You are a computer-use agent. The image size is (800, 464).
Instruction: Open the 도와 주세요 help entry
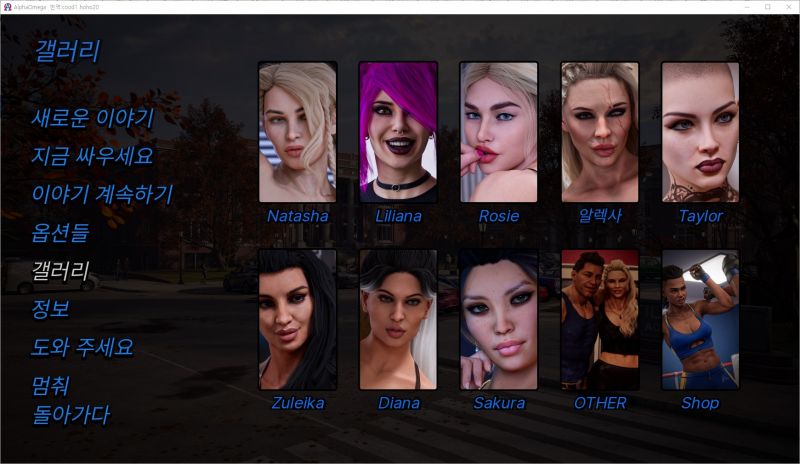coord(82,348)
